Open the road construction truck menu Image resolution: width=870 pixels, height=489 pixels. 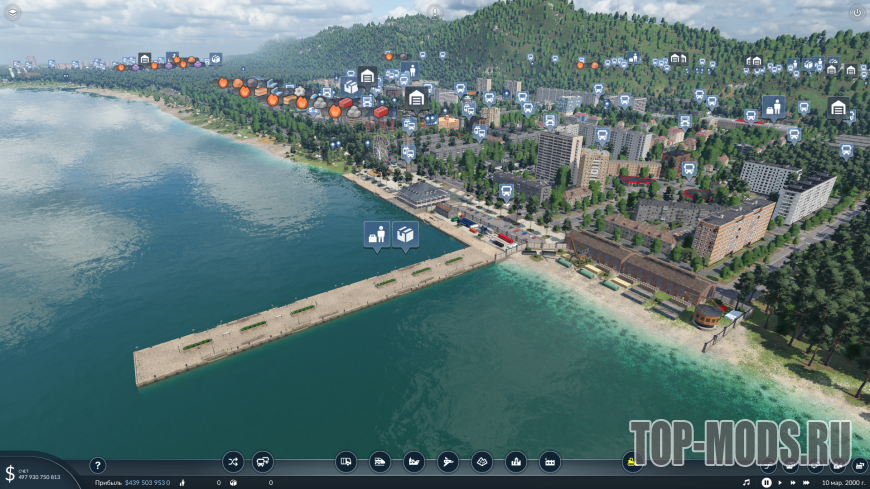[x=346, y=461]
